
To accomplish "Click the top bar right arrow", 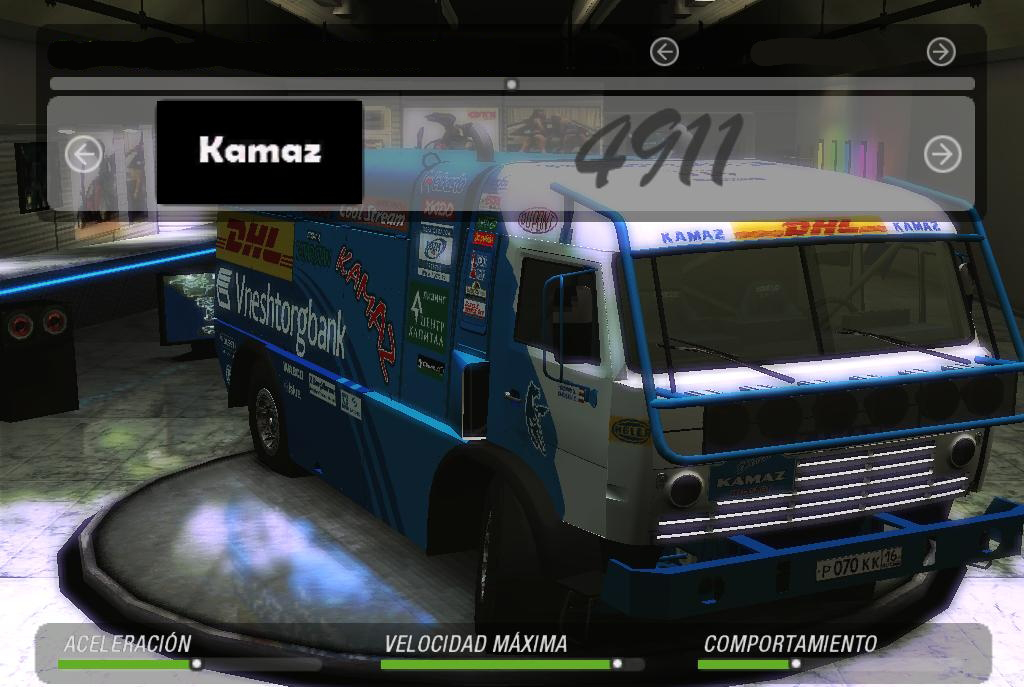I will coord(941,52).
